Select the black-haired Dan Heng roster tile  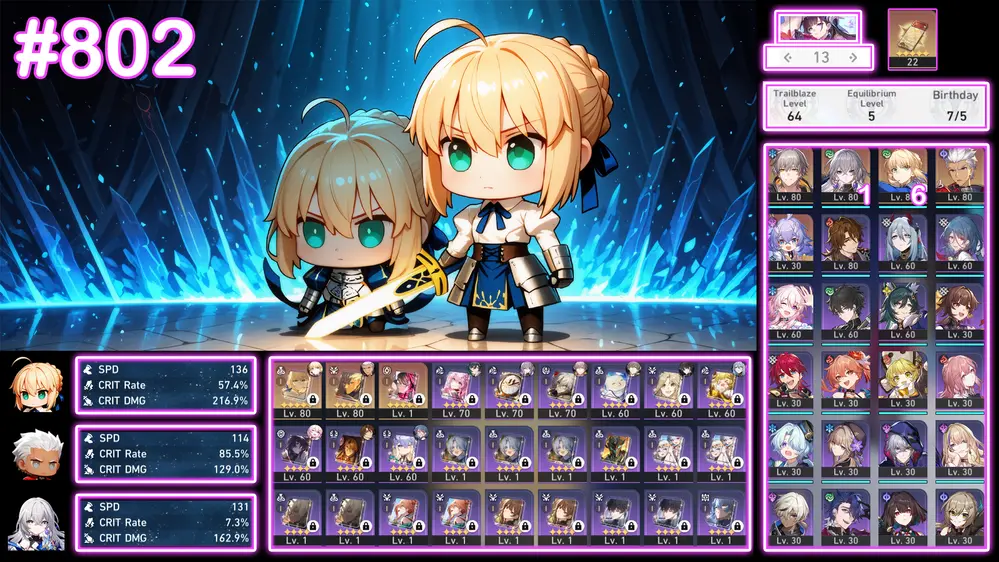pos(845,308)
